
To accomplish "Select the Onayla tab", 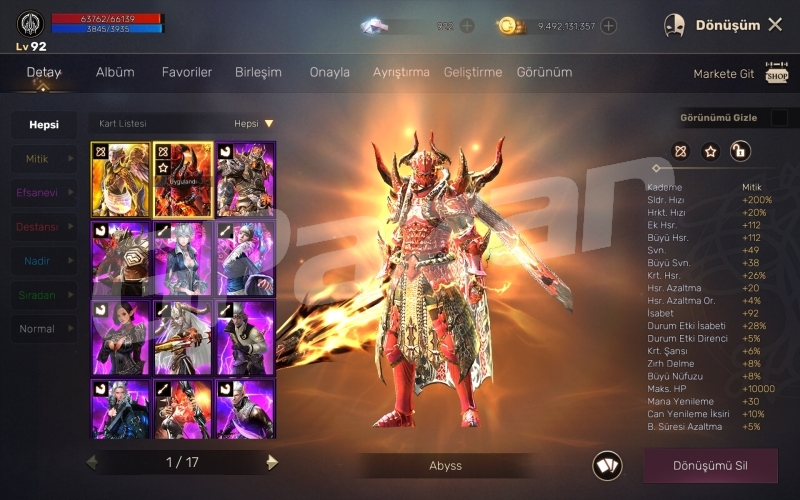I will click(330, 73).
